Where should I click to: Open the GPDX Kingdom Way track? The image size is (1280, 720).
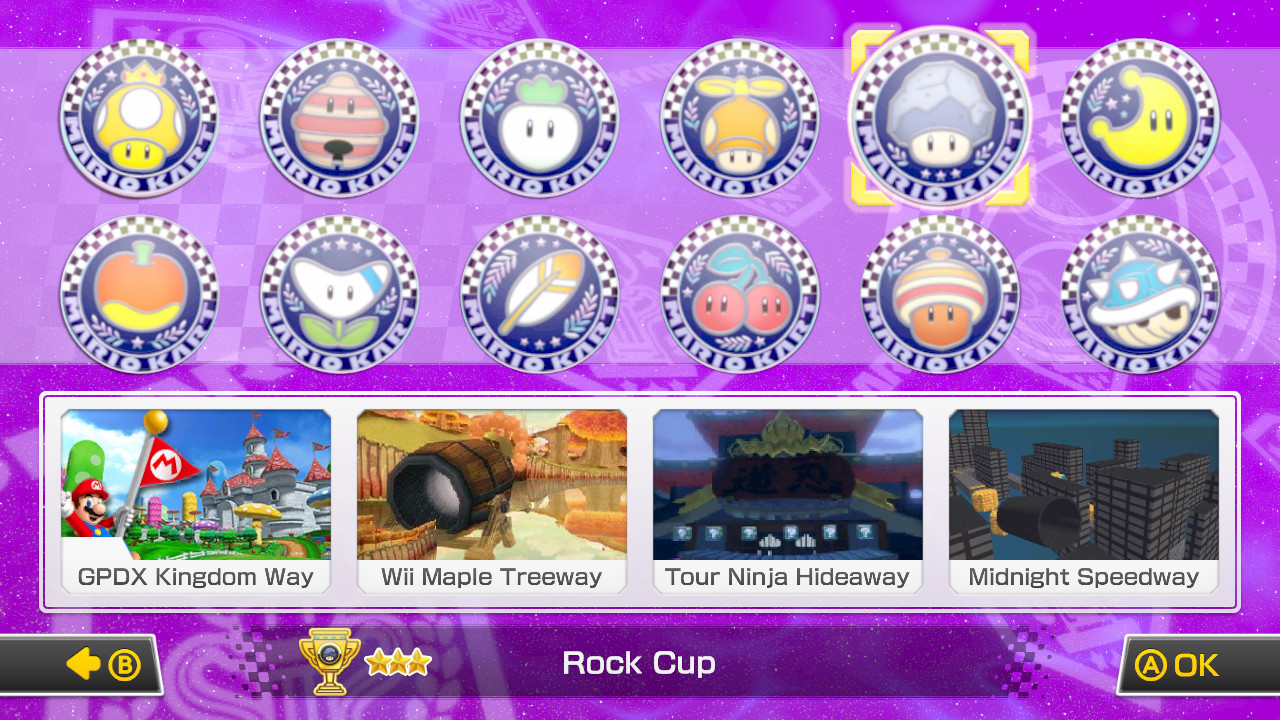(195, 500)
